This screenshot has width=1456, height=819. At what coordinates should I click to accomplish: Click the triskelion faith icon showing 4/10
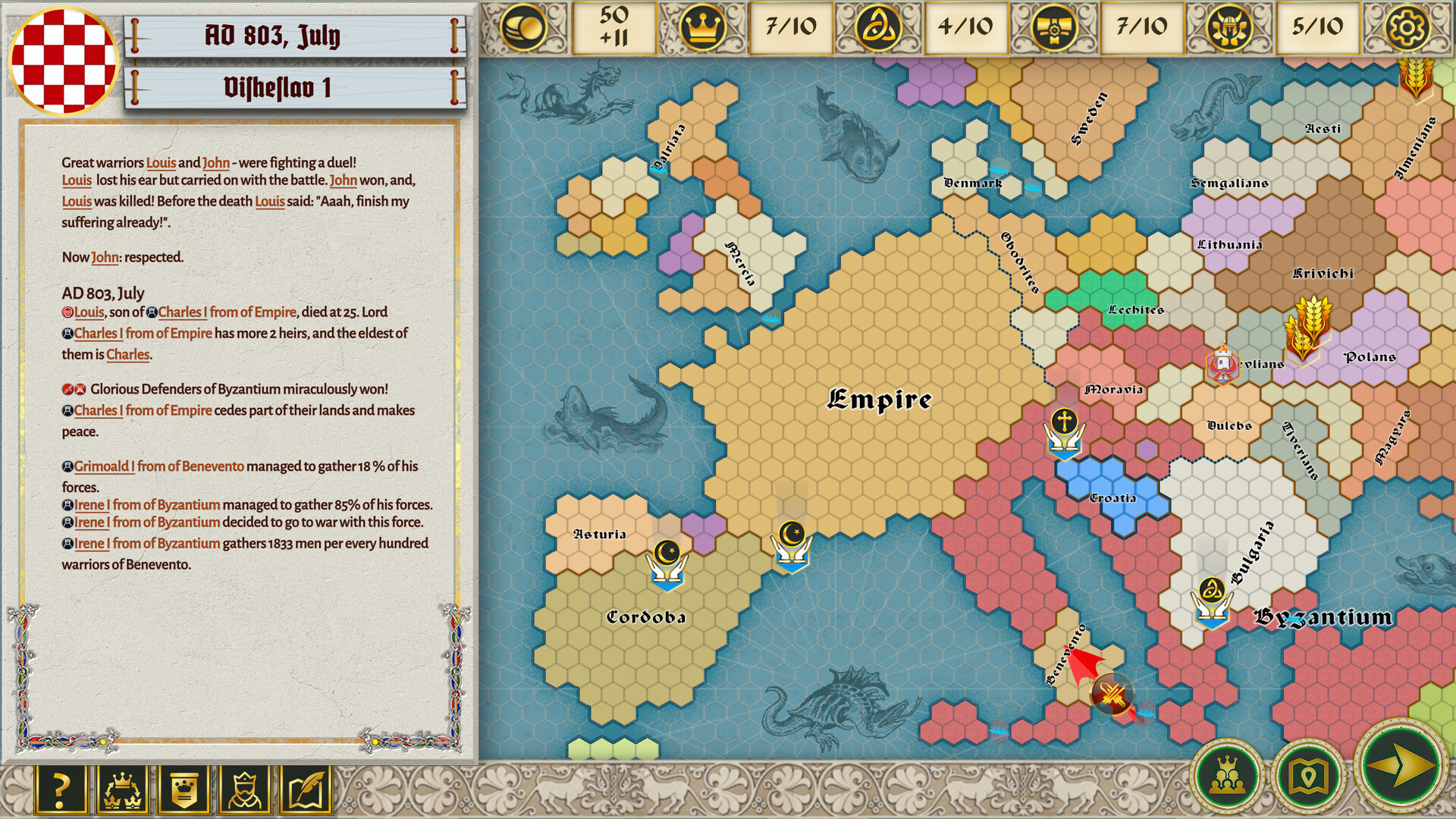click(x=878, y=27)
